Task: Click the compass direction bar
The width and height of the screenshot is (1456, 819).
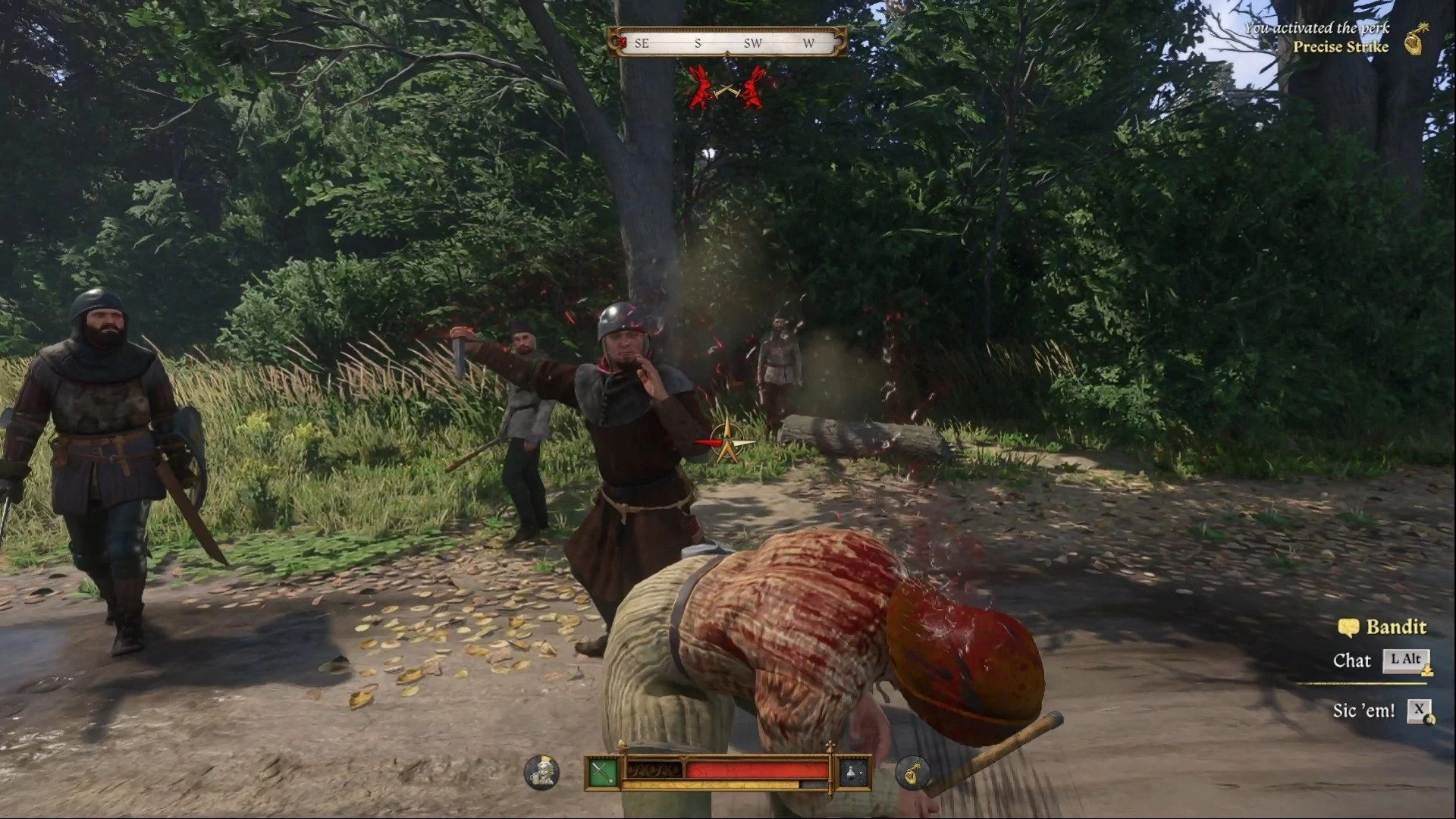Action: coord(726,42)
